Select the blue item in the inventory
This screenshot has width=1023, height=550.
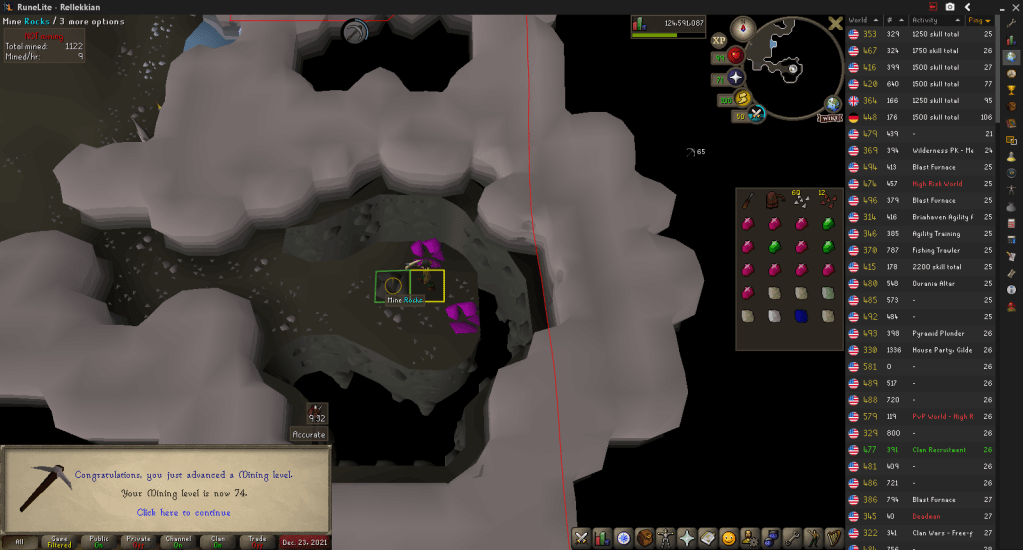coord(800,316)
